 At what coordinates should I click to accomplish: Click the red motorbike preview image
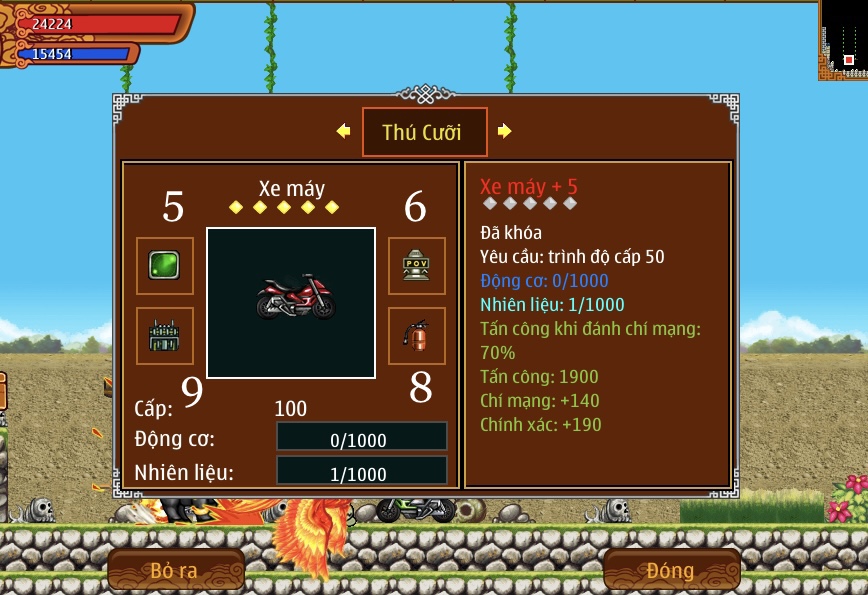tap(291, 301)
